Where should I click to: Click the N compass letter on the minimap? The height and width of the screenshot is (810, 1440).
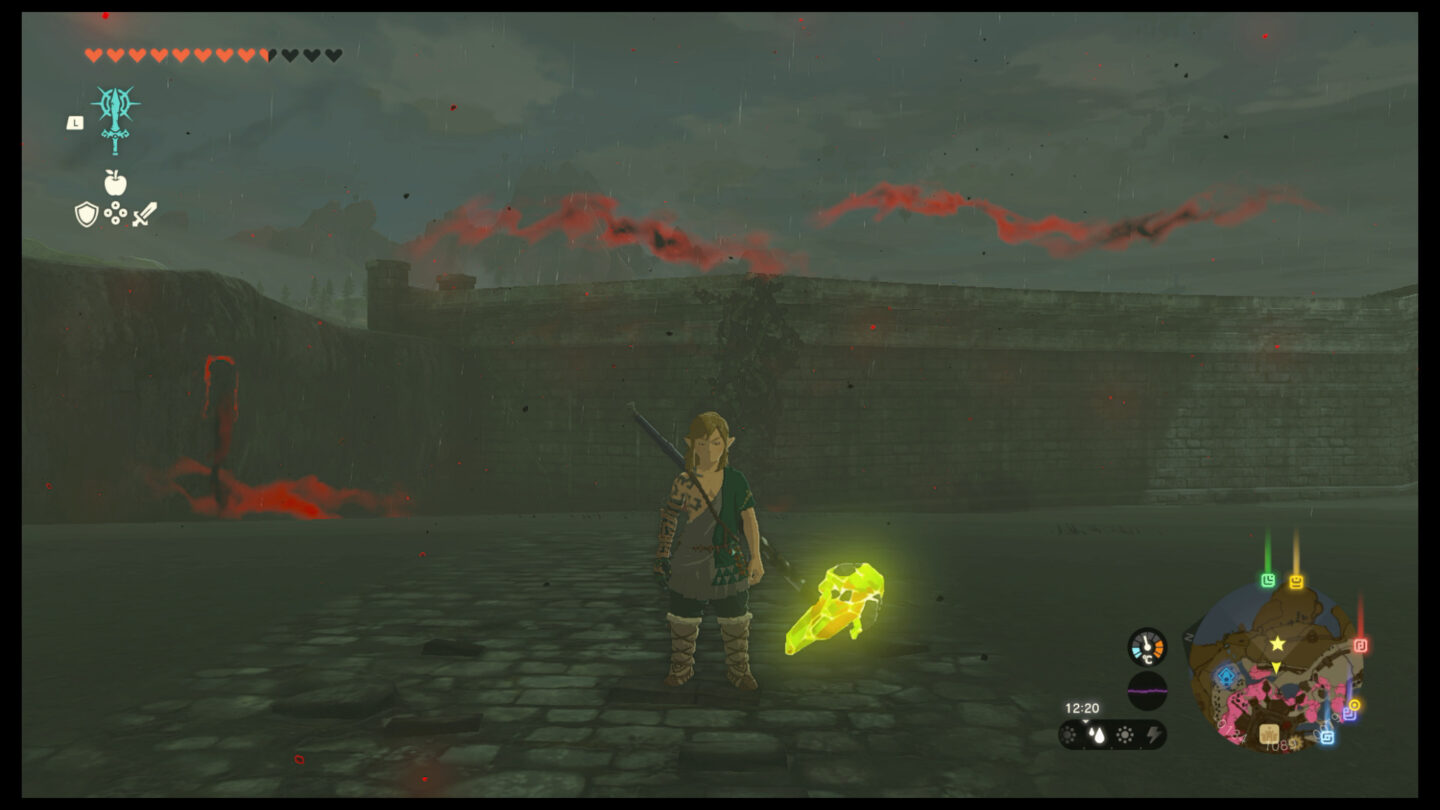click(x=1187, y=638)
